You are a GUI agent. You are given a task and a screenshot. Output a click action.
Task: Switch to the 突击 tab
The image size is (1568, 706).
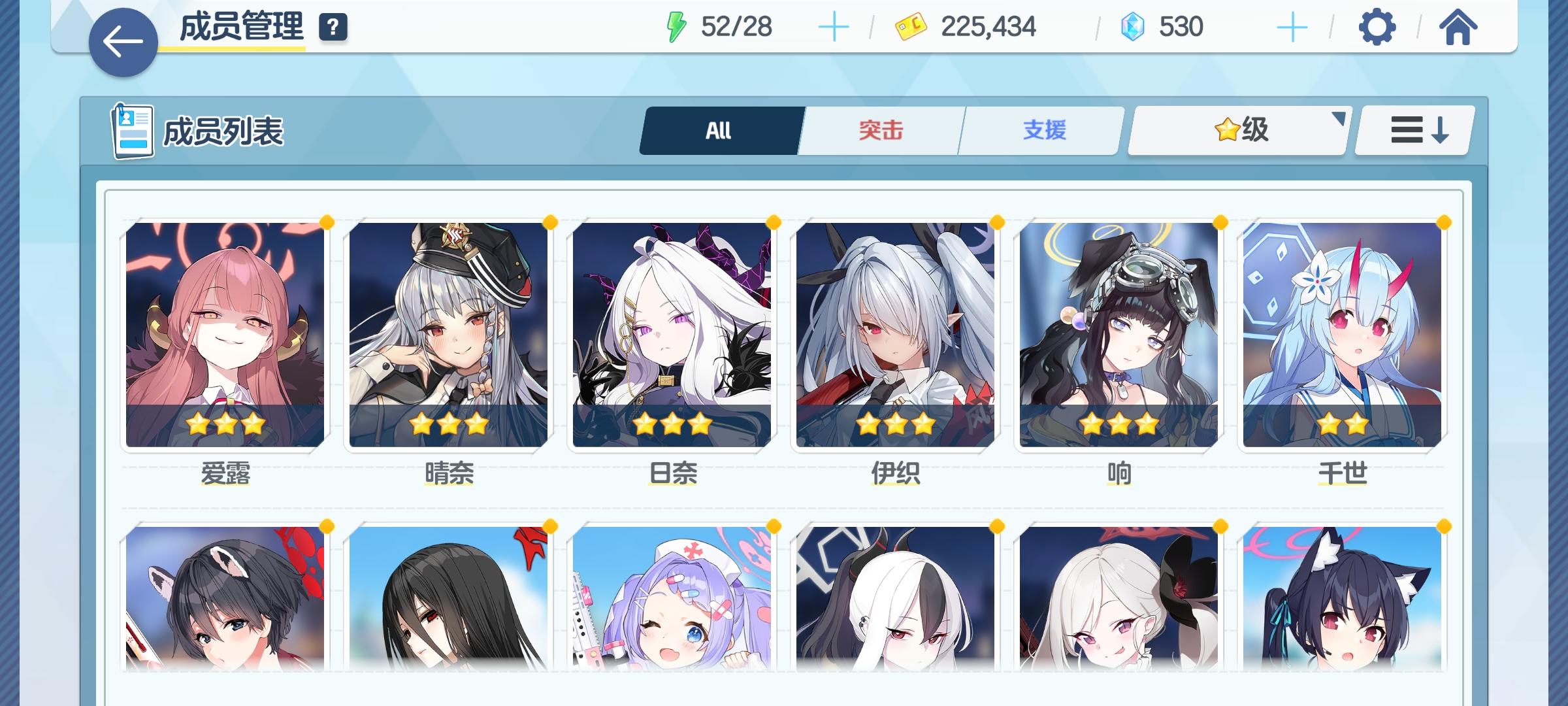879,129
